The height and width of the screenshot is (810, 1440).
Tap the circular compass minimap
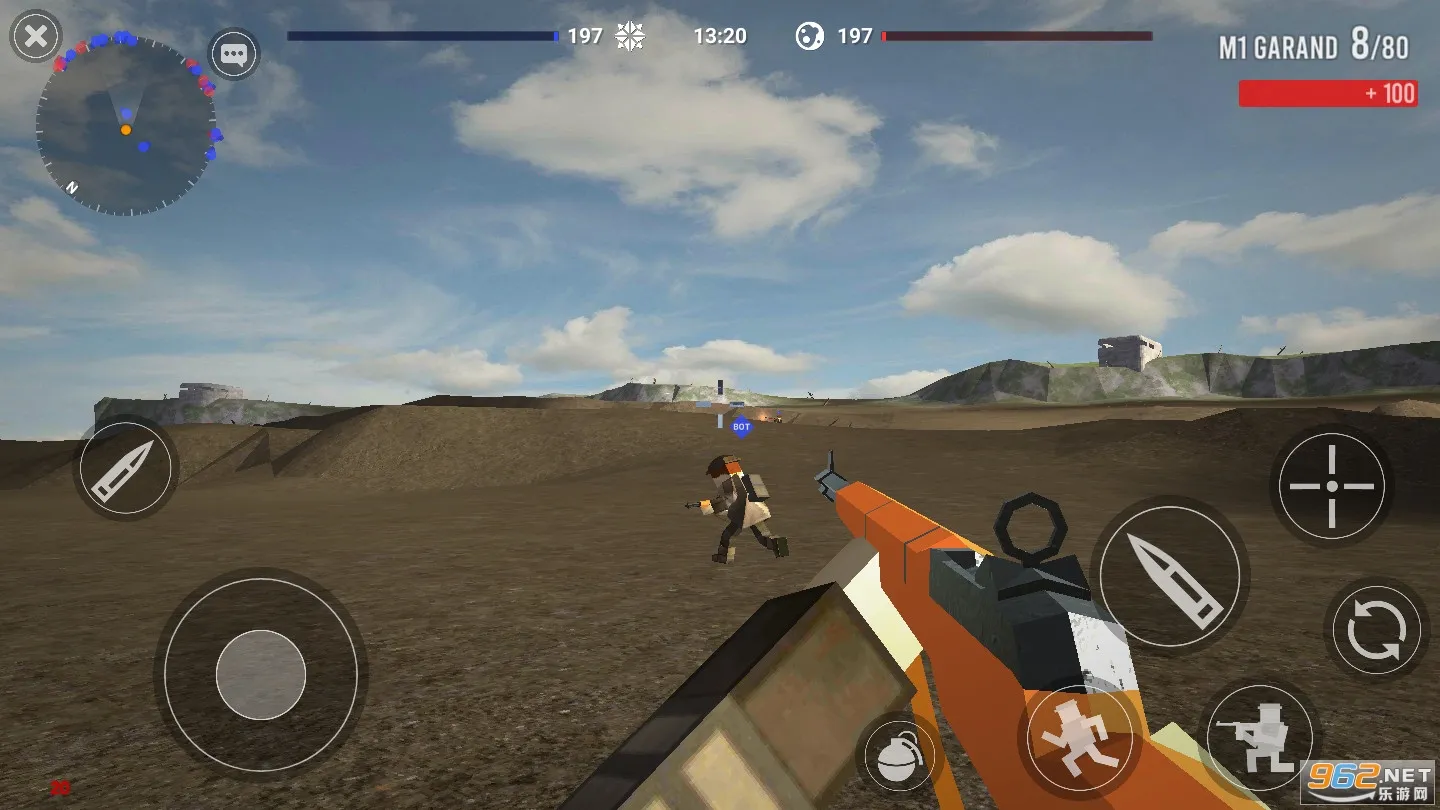click(126, 126)
